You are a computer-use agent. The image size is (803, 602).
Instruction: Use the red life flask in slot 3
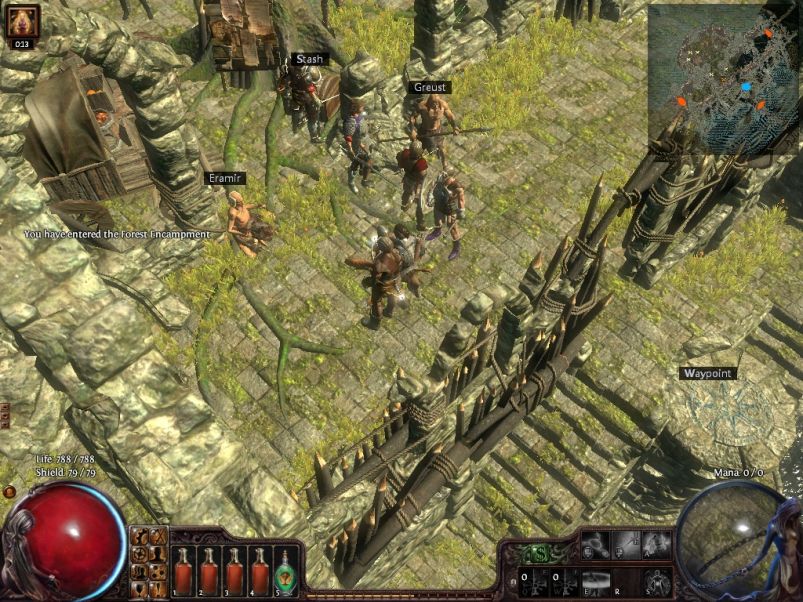pyautogui.click(x=235, y=572)
